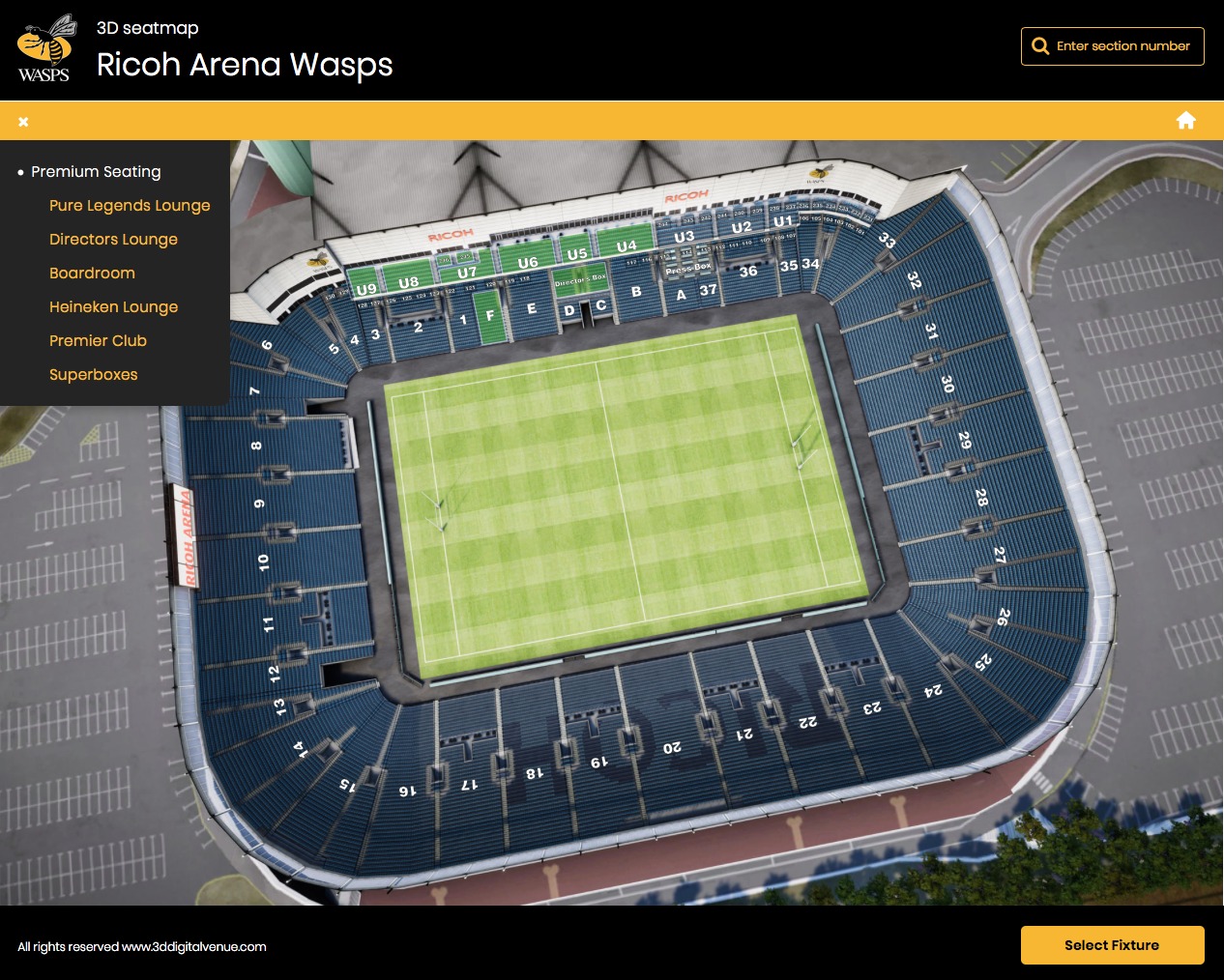Go to the home view icon
Image resolution: width=1224 pixels, height=980 pixels.
(x=1186, y=120)
